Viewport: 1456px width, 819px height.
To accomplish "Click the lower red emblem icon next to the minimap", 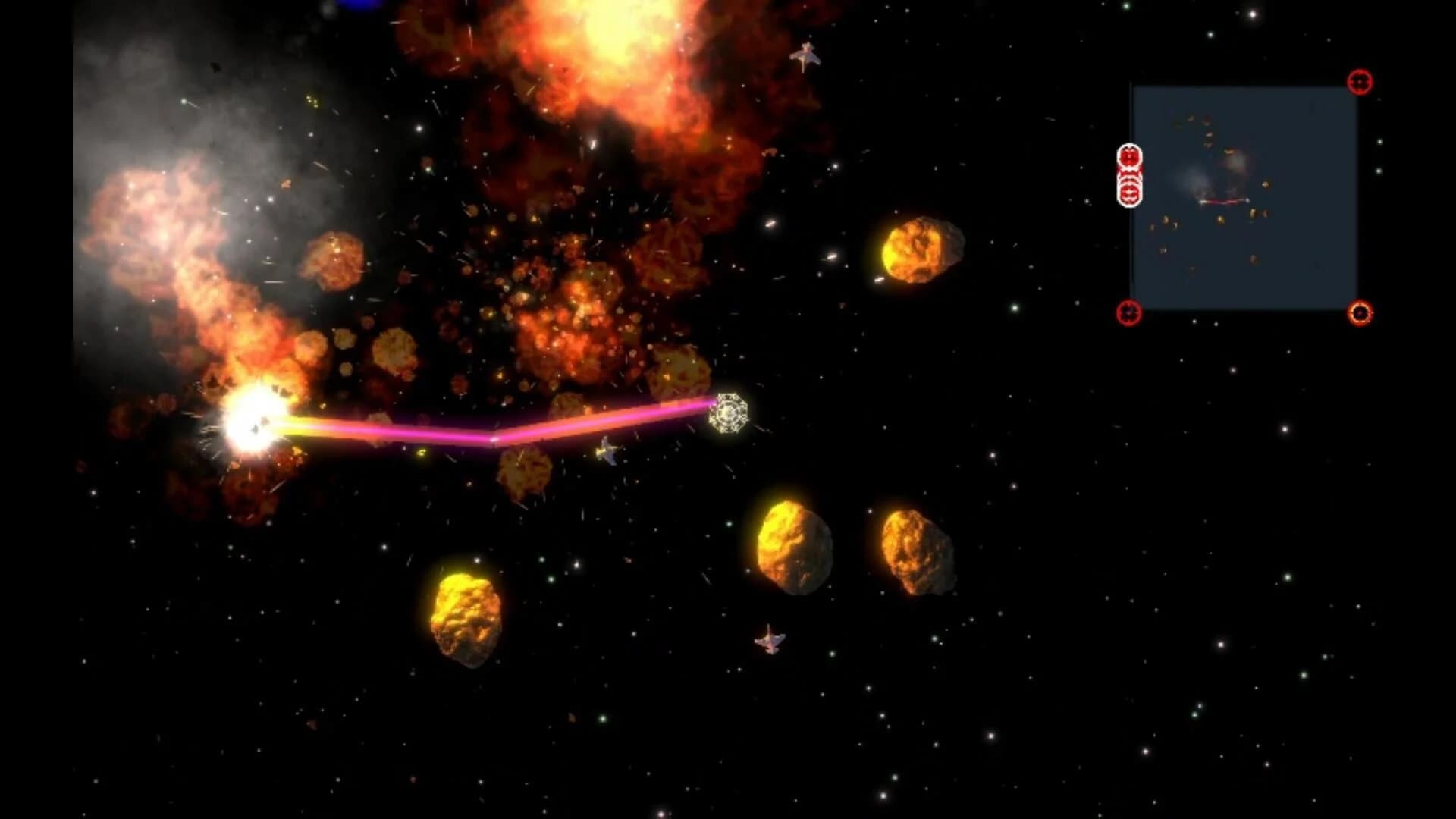I will click(x=1129, y=192).
